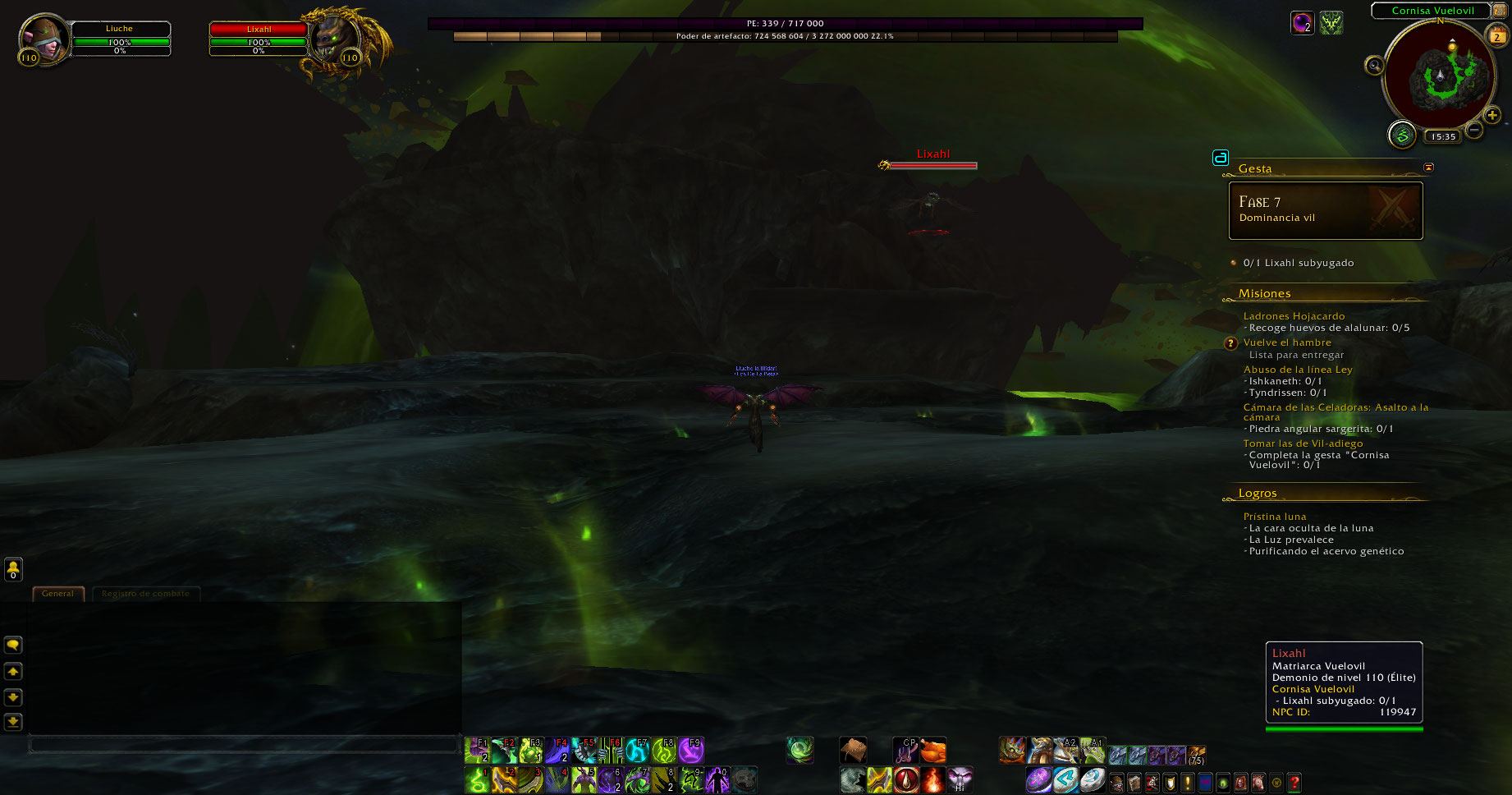Image resolution: width=1512 pixels, height=795 pixels.
Task: Zoom in the minimap with the plus button
Action: pyautogui.click(x=1492, y=116)
